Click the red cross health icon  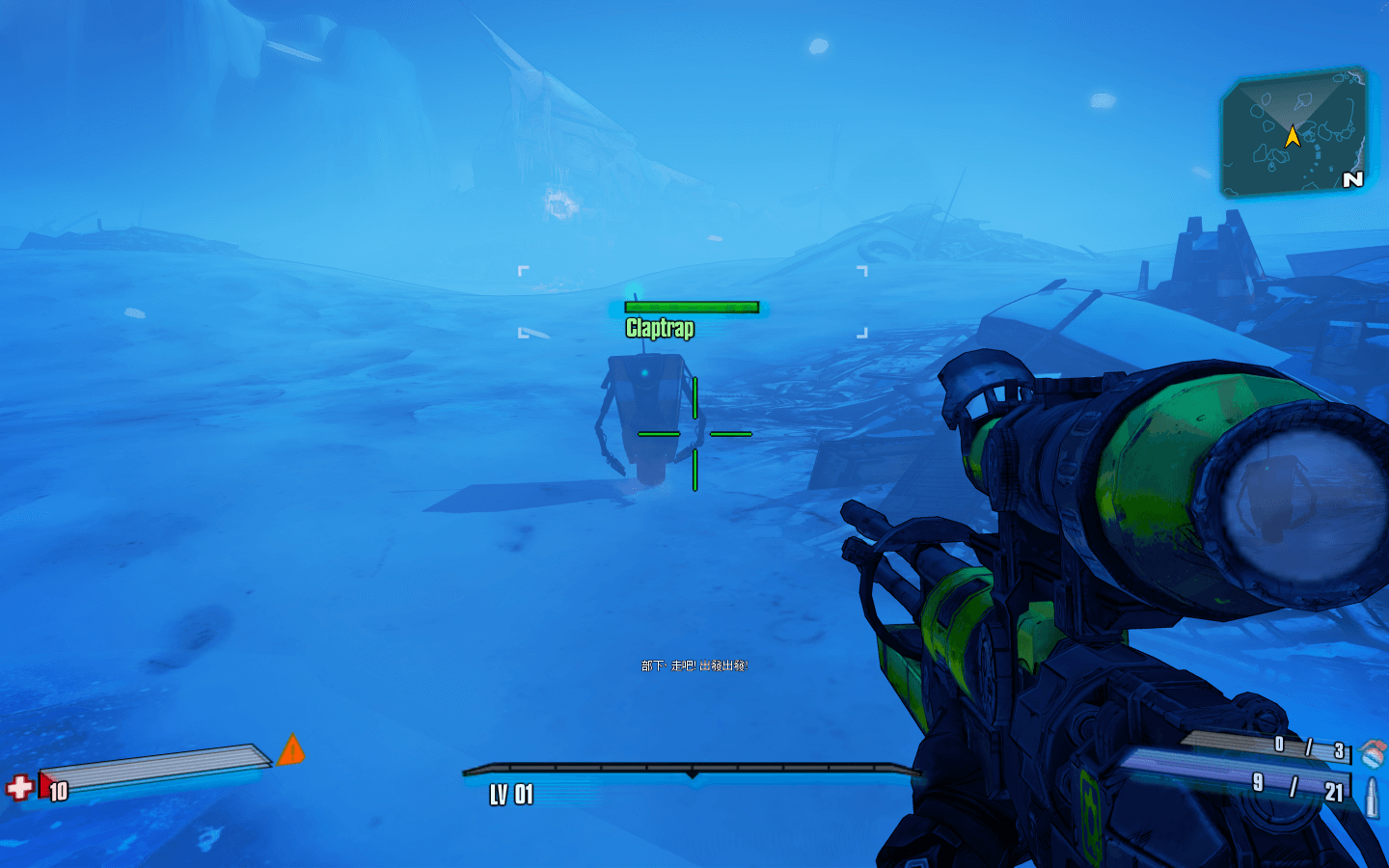(19, 788)
